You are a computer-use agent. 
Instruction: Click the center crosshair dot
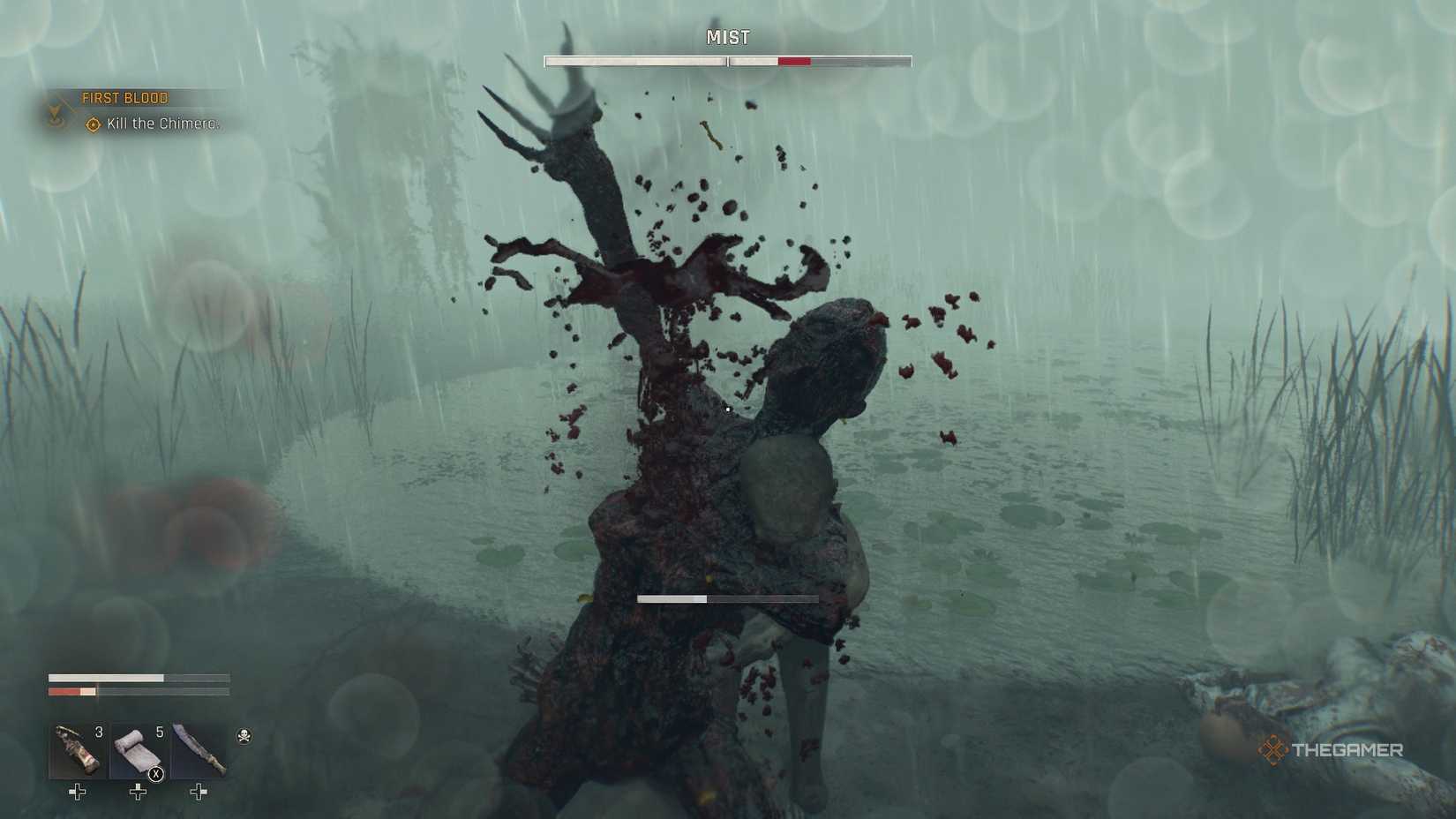(726, 409)
